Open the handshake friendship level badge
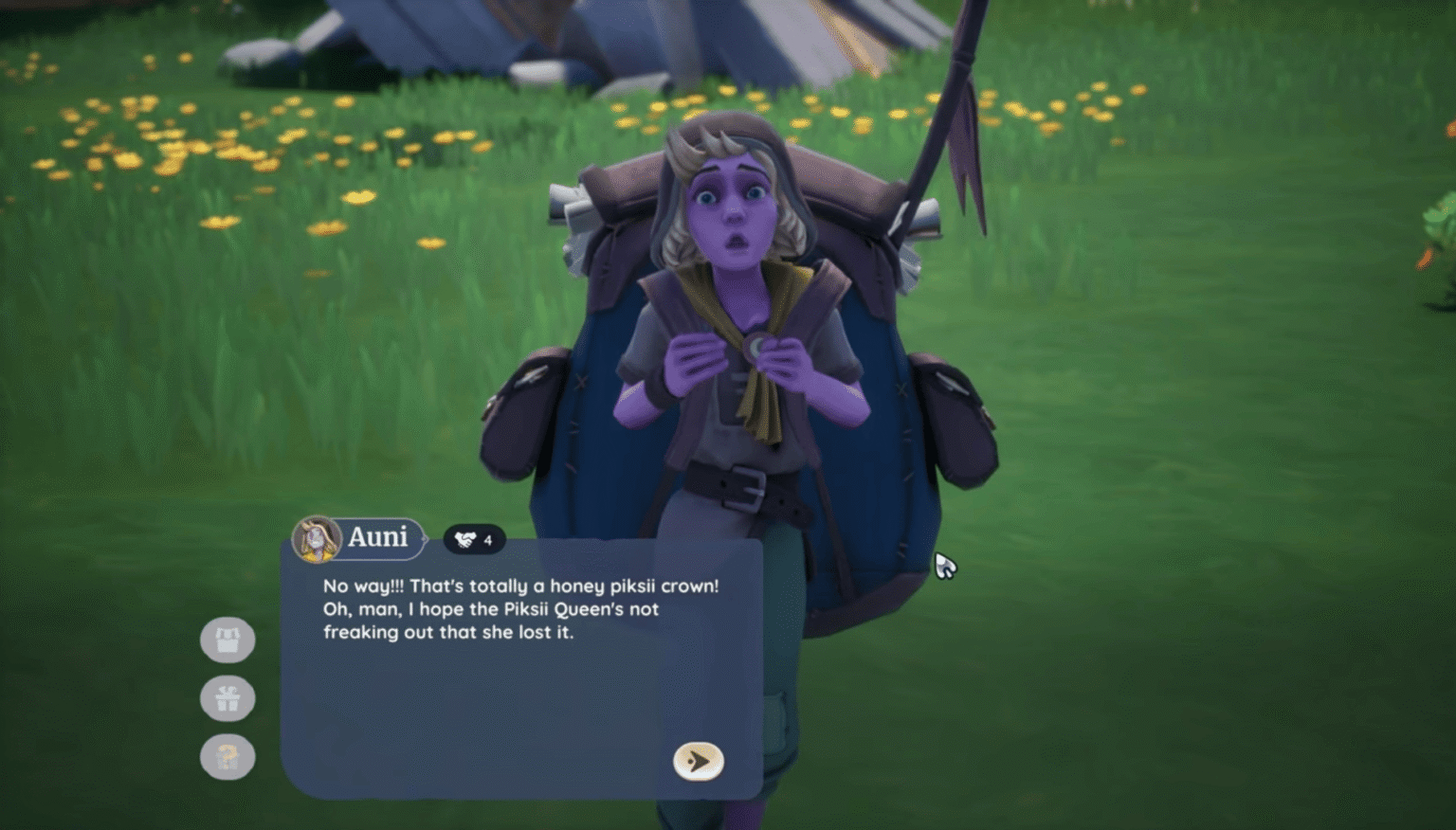The height and width of the screenshot is (830, 1456). (x=474, y=539)
